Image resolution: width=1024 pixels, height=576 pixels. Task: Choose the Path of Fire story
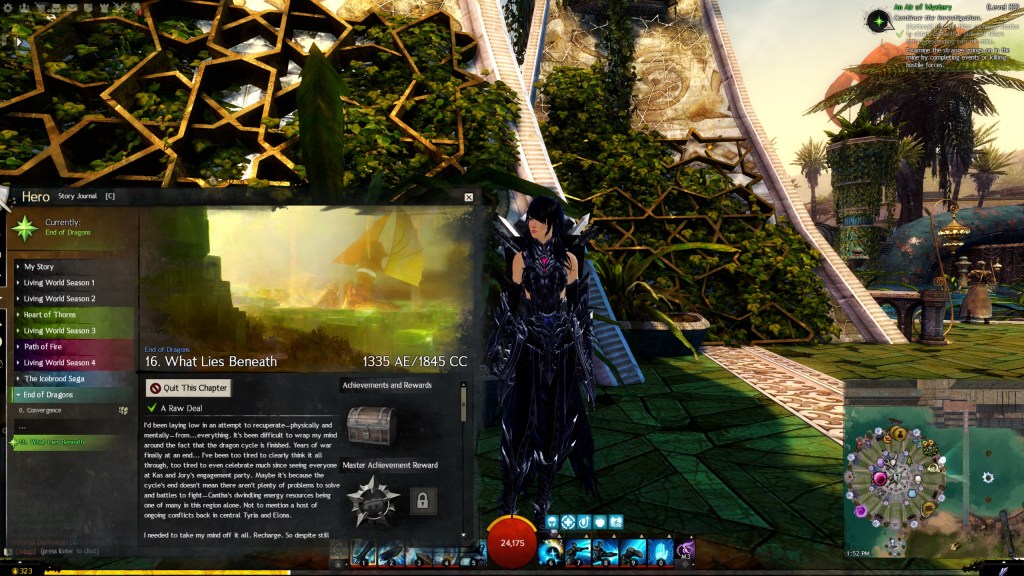pos(45,347)
